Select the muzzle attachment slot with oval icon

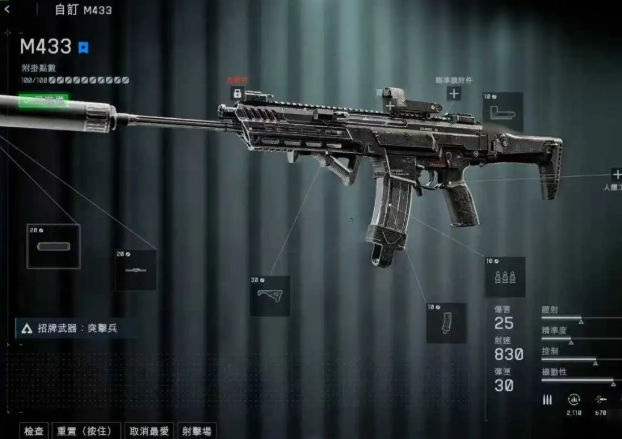[x=53, y=246]
